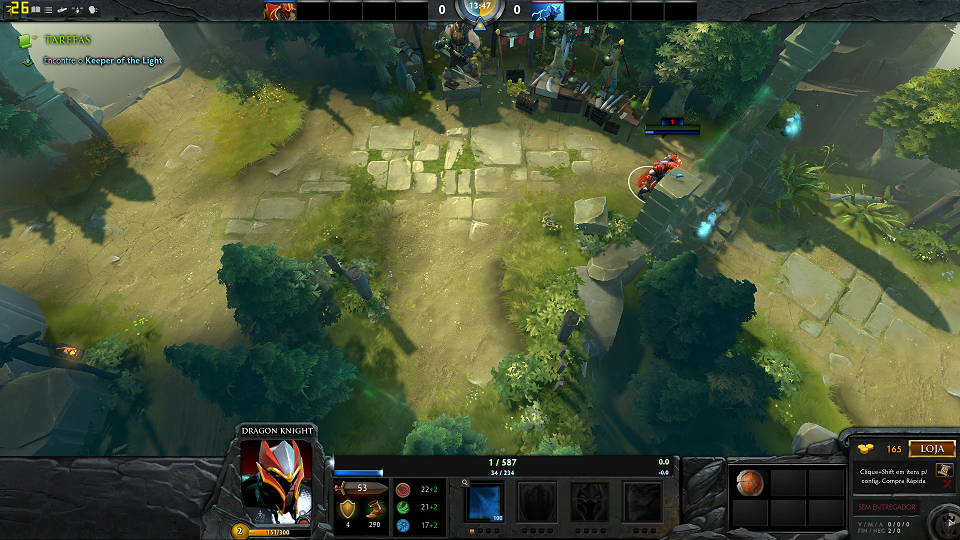The height and width of the screenshot is (540, 960).
Task: Click the magnifier icon above the abilities
Action: (x=465, y=482)
